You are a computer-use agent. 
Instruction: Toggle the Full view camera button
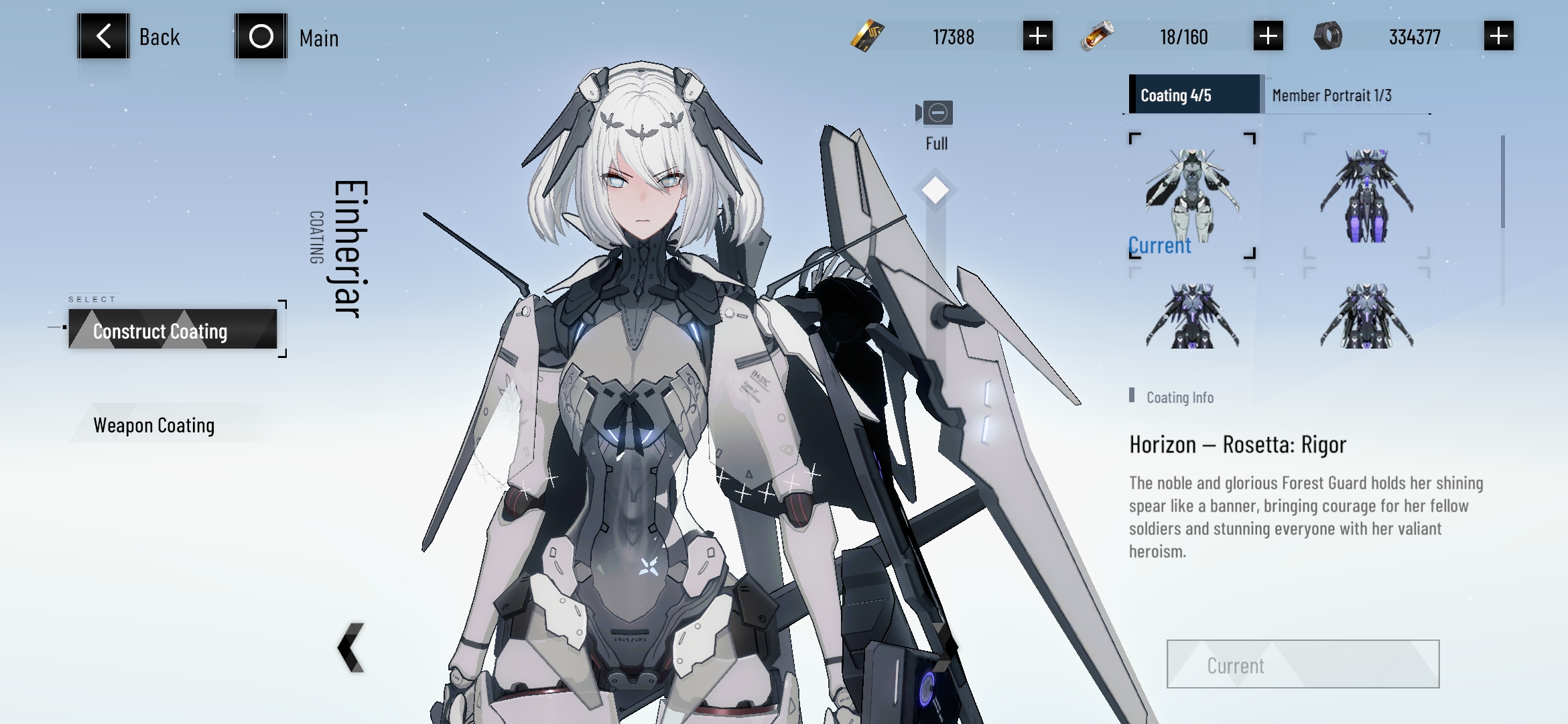point(936,113)
